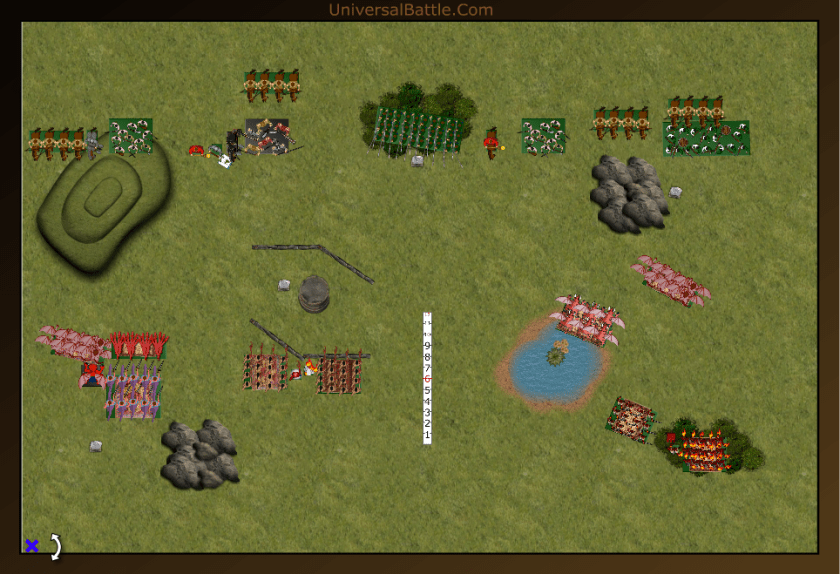Click the UniversalBattle.Com title
Viewport: 840px width, 574px height.
410,10
